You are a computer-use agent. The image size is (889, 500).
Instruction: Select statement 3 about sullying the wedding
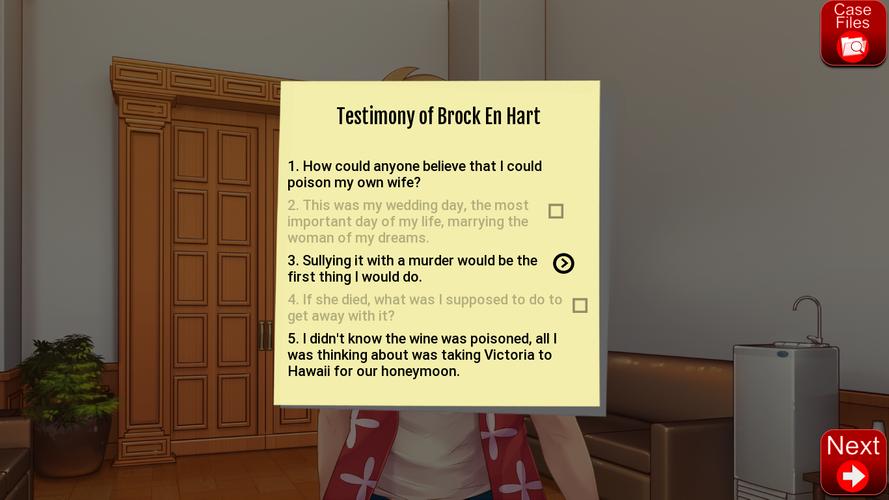[x=412, y=268]
